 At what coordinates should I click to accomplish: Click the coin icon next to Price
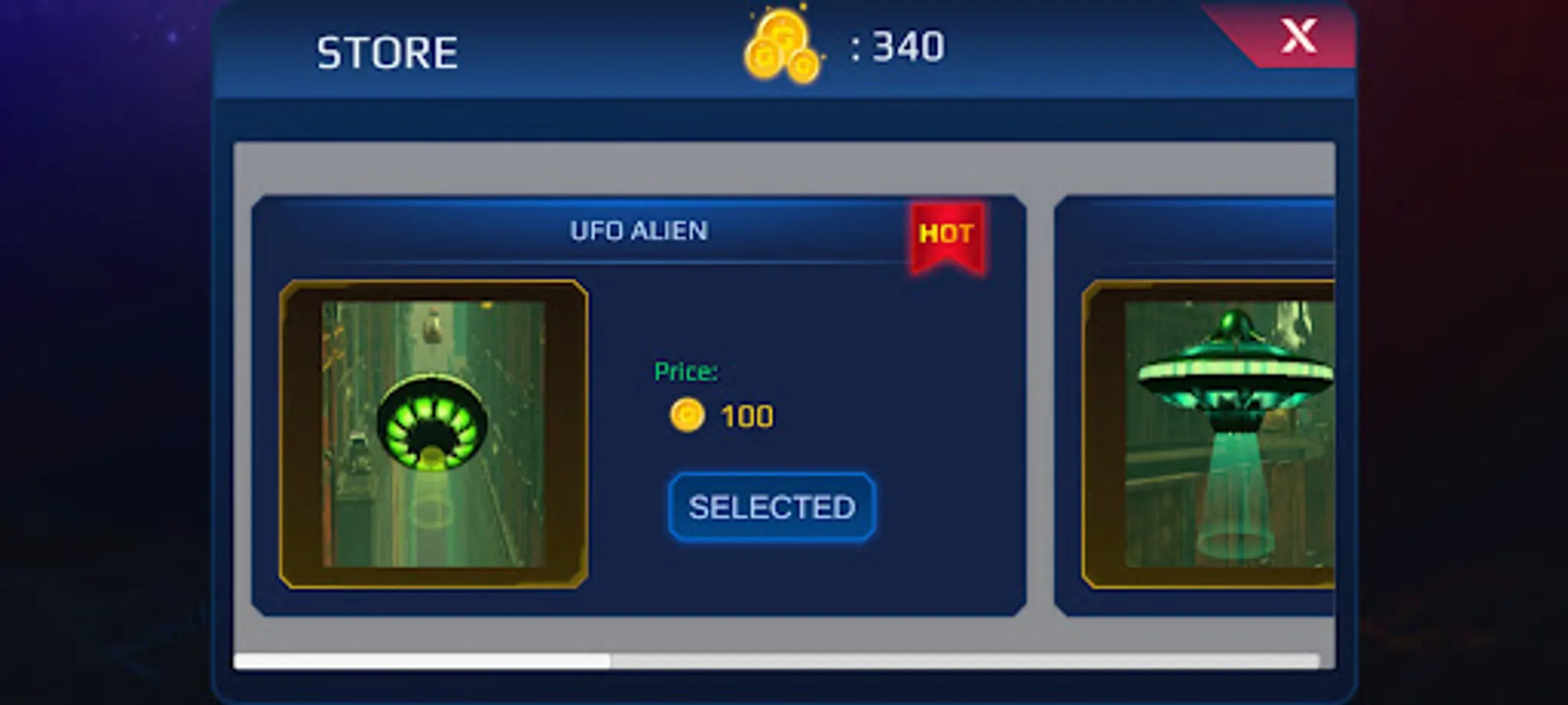(x=687, y=415)
